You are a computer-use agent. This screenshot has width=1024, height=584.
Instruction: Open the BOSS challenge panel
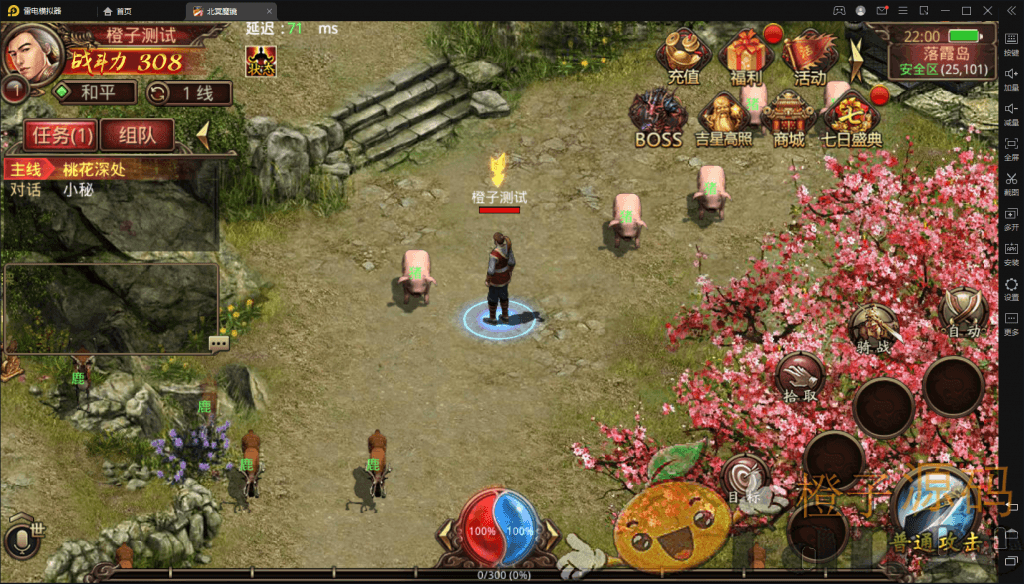tap(657, 118)
